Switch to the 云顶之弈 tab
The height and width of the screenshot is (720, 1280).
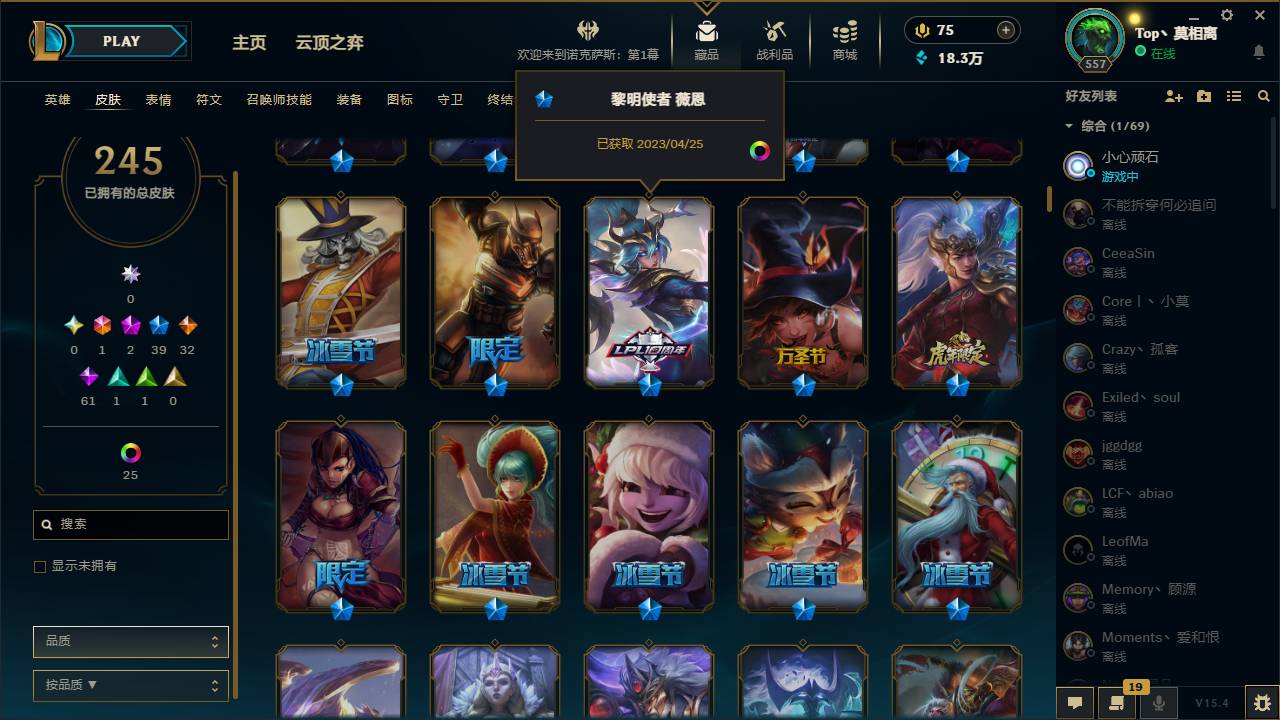point(330,42)
